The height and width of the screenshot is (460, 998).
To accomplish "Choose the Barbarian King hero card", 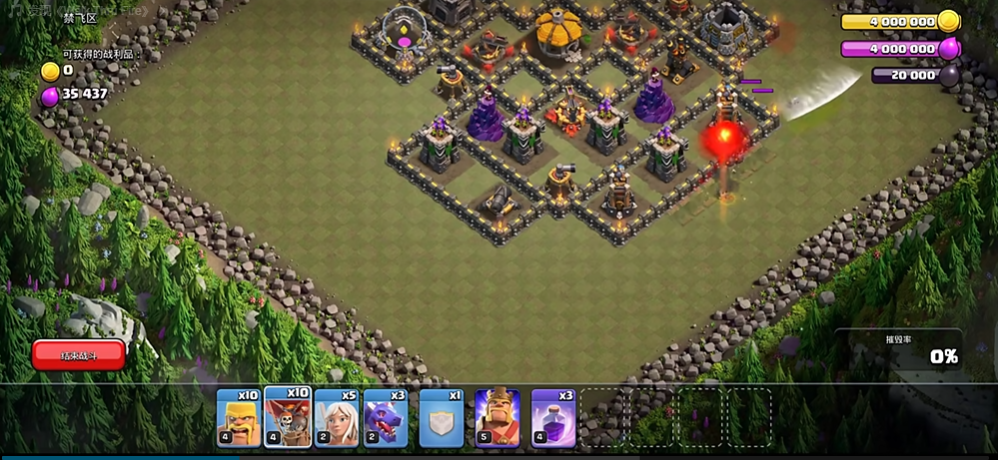I will click(497, 417).
